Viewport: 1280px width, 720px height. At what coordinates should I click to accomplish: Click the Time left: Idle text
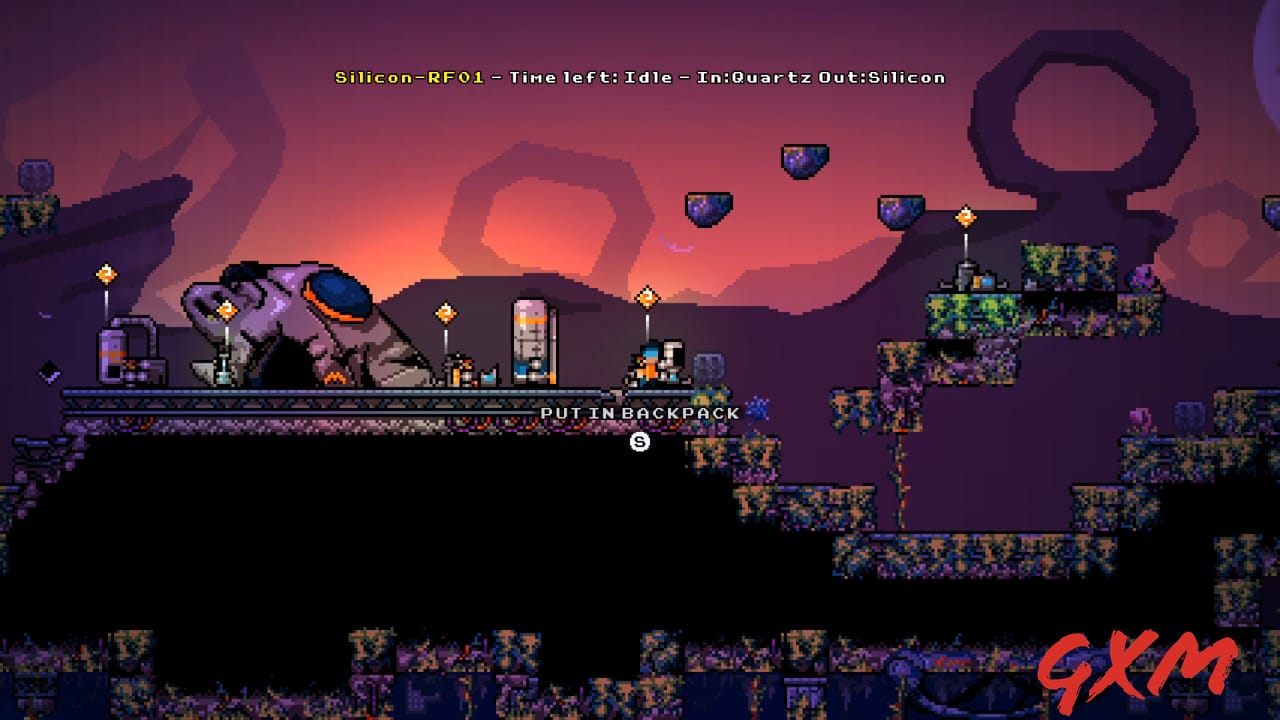pos(590,76)
